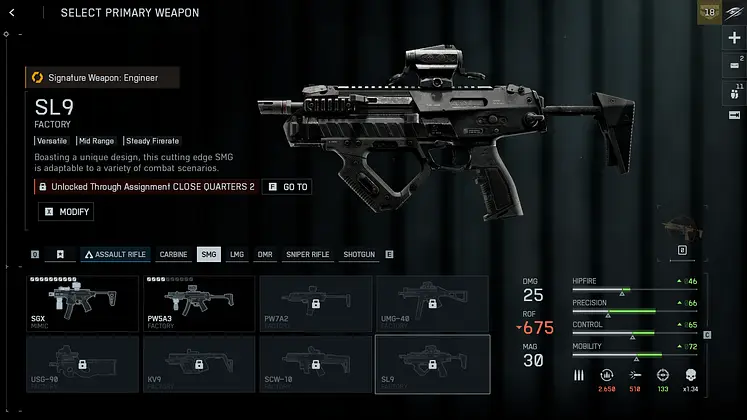
Task: Click the MODIFY weapon button
Action: coord(66,212)
